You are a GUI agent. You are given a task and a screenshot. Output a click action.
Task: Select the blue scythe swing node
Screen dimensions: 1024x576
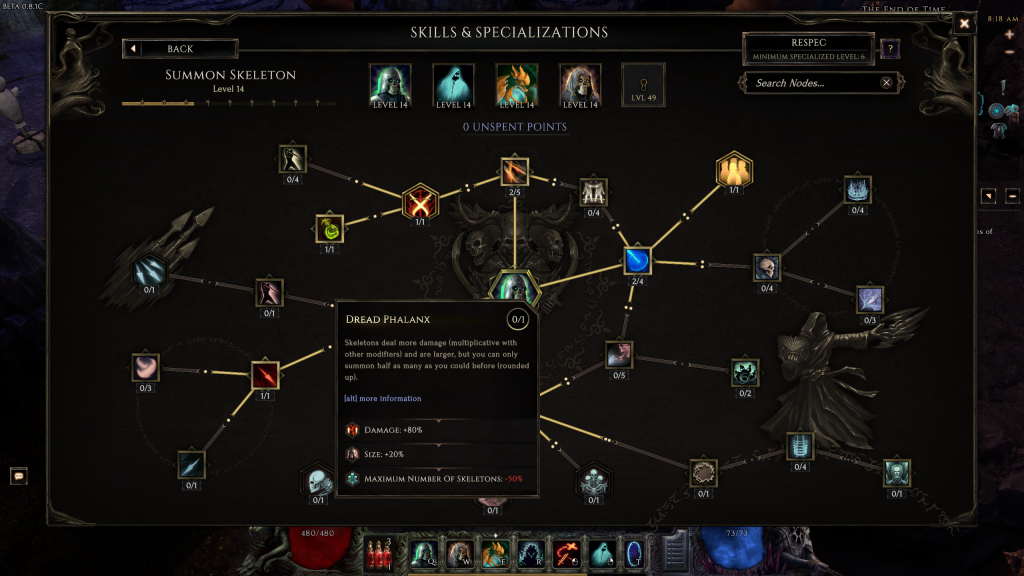tap(638, 261)
